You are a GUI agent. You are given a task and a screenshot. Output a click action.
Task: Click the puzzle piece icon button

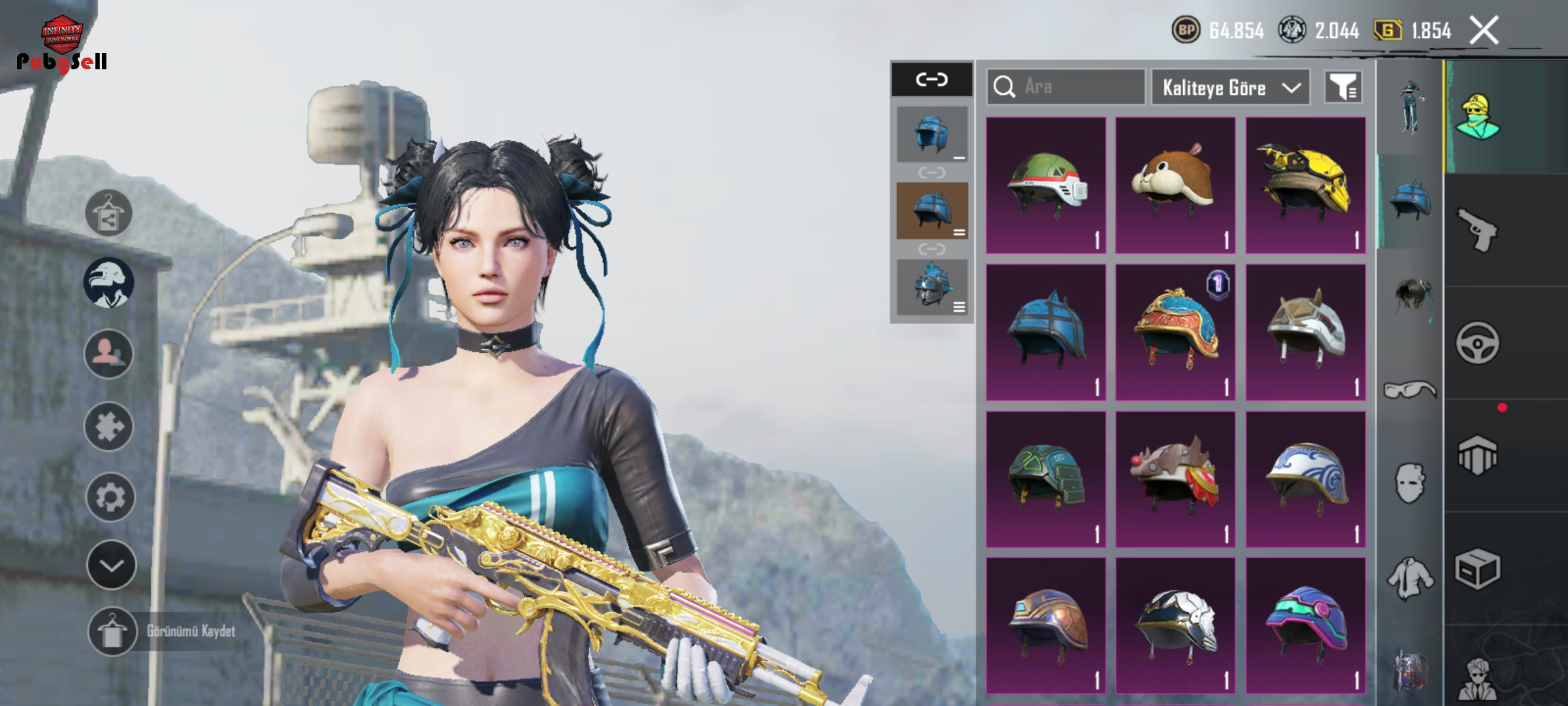[109, 427]
